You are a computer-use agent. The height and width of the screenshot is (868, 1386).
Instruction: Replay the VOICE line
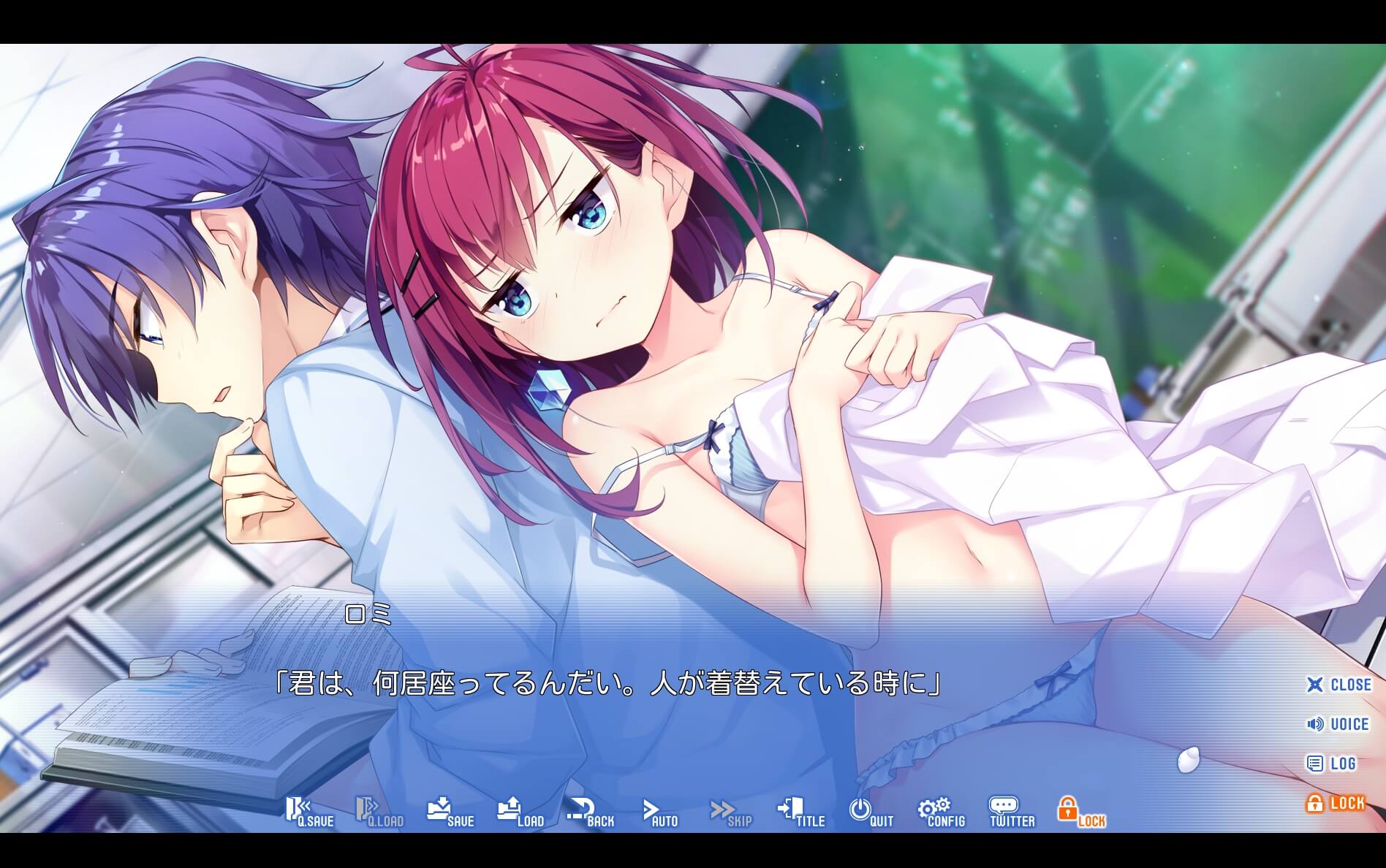pyautogui.click(x=1338, y=724)
